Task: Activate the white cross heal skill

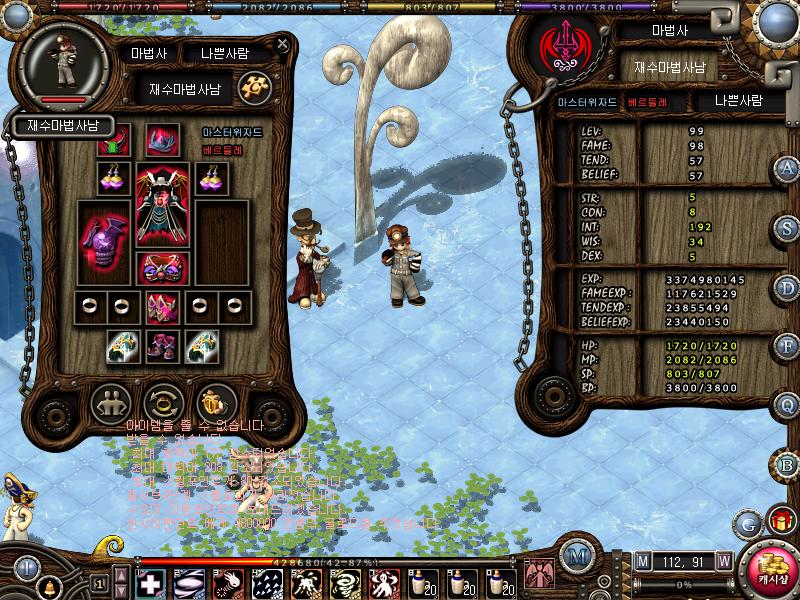Action: click(150, 582)
